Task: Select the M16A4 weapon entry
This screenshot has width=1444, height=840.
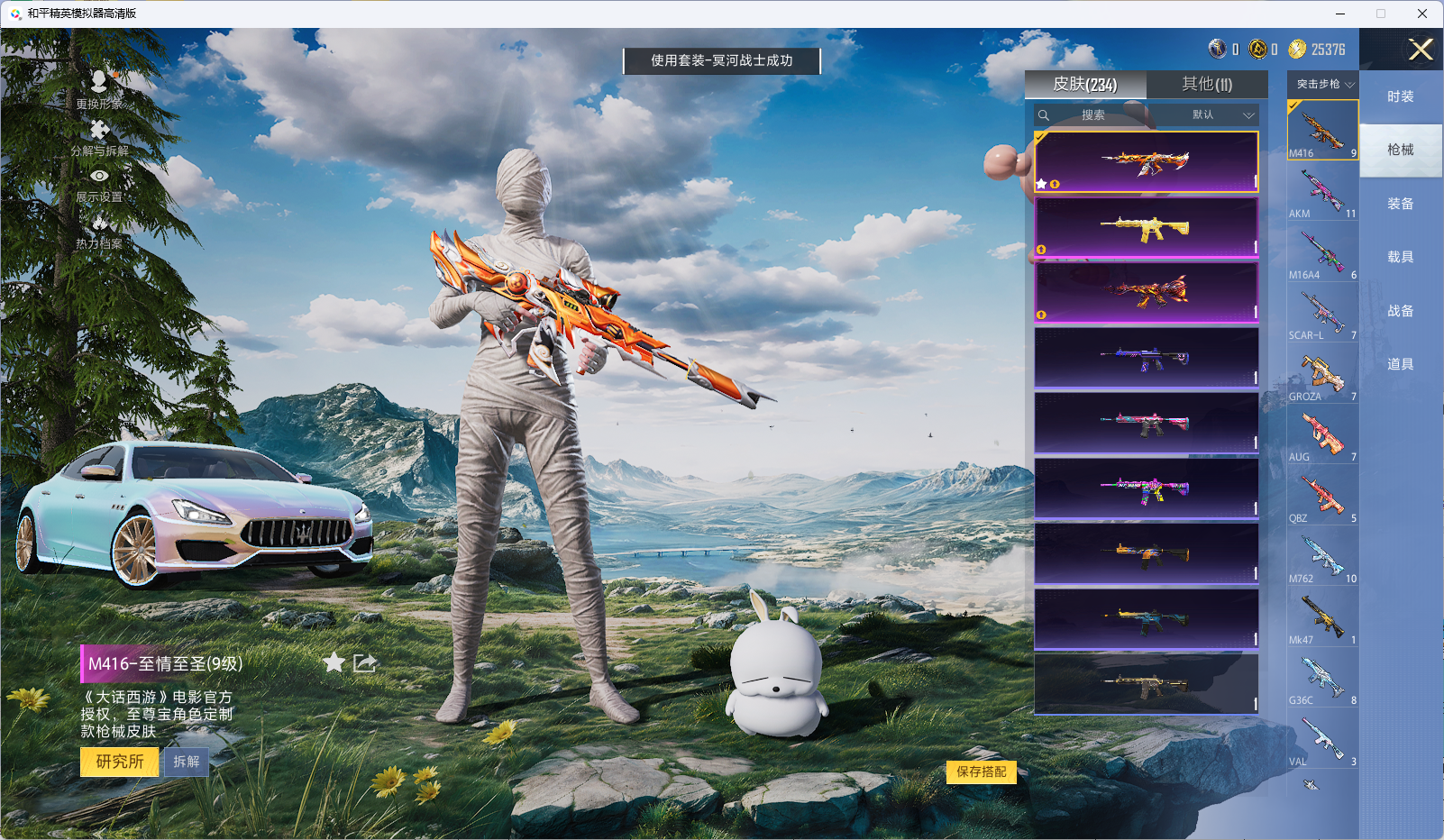Action: point(1322,252)
